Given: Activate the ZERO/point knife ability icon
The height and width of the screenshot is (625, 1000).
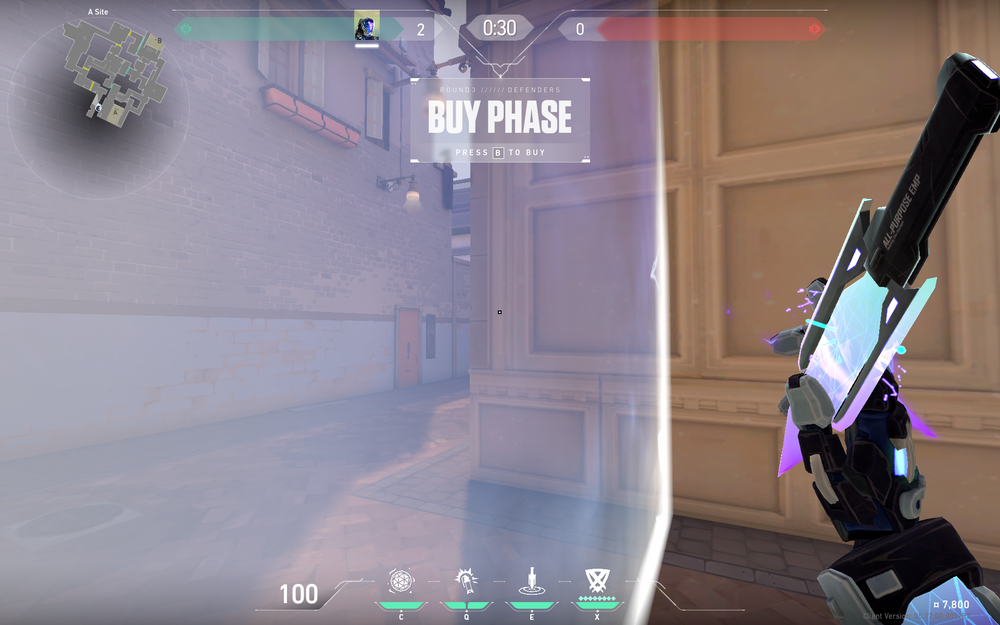Looking at the screenshot, I should click(532, 579).
